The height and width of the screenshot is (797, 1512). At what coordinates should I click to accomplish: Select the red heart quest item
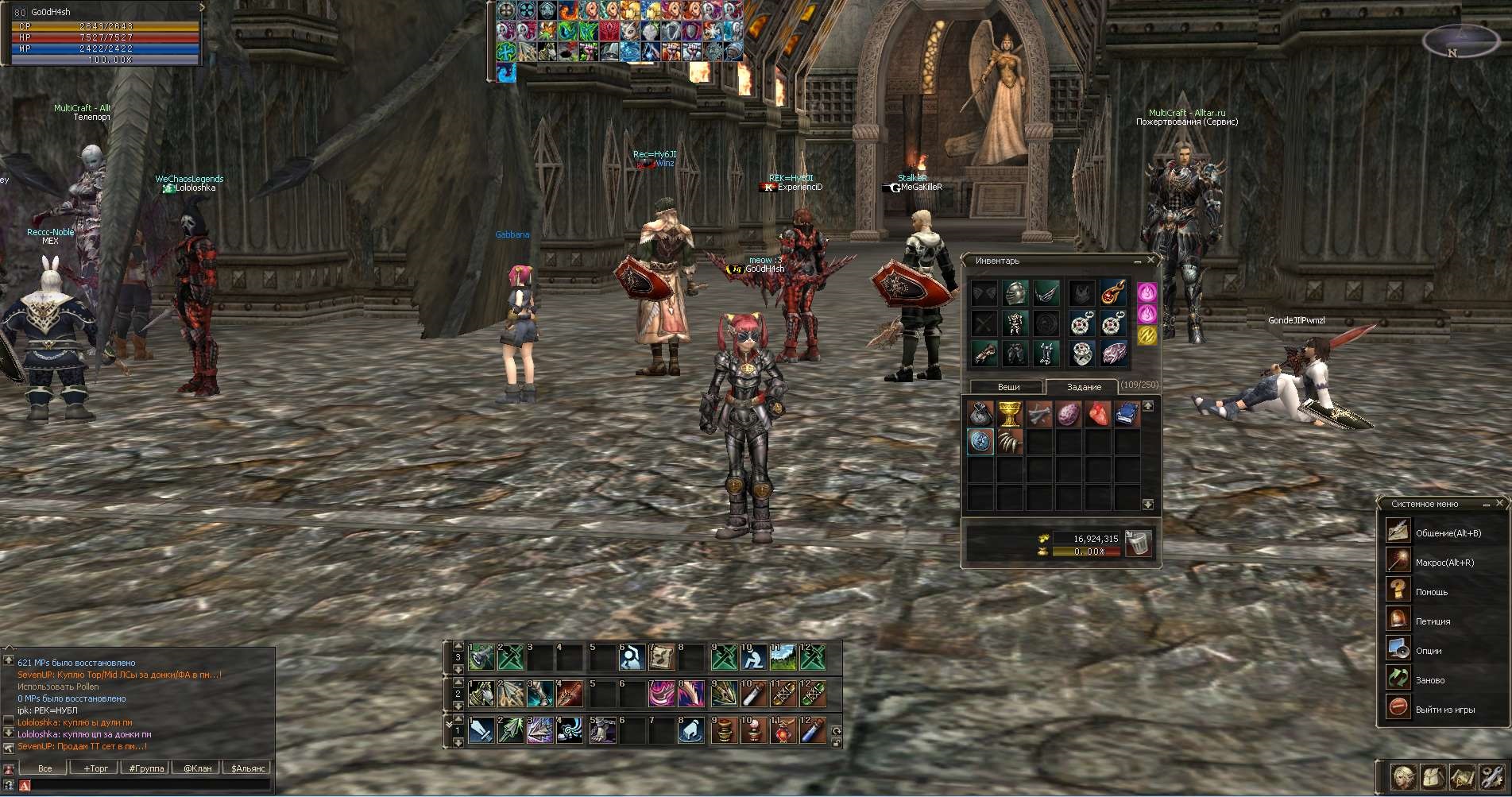[1097, 414]
